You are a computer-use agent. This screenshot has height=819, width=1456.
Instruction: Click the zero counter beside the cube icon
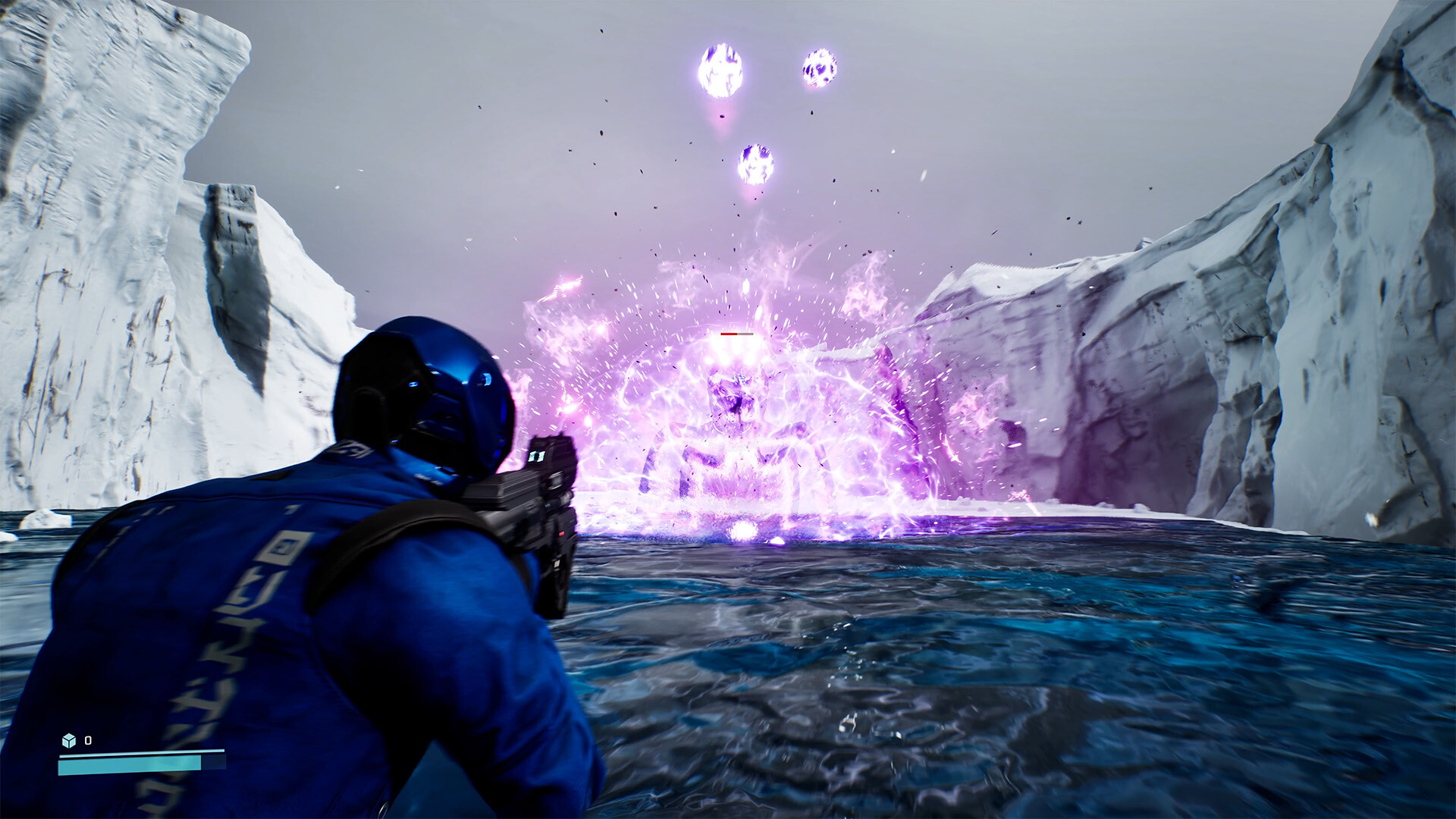[x=88, y=739]
